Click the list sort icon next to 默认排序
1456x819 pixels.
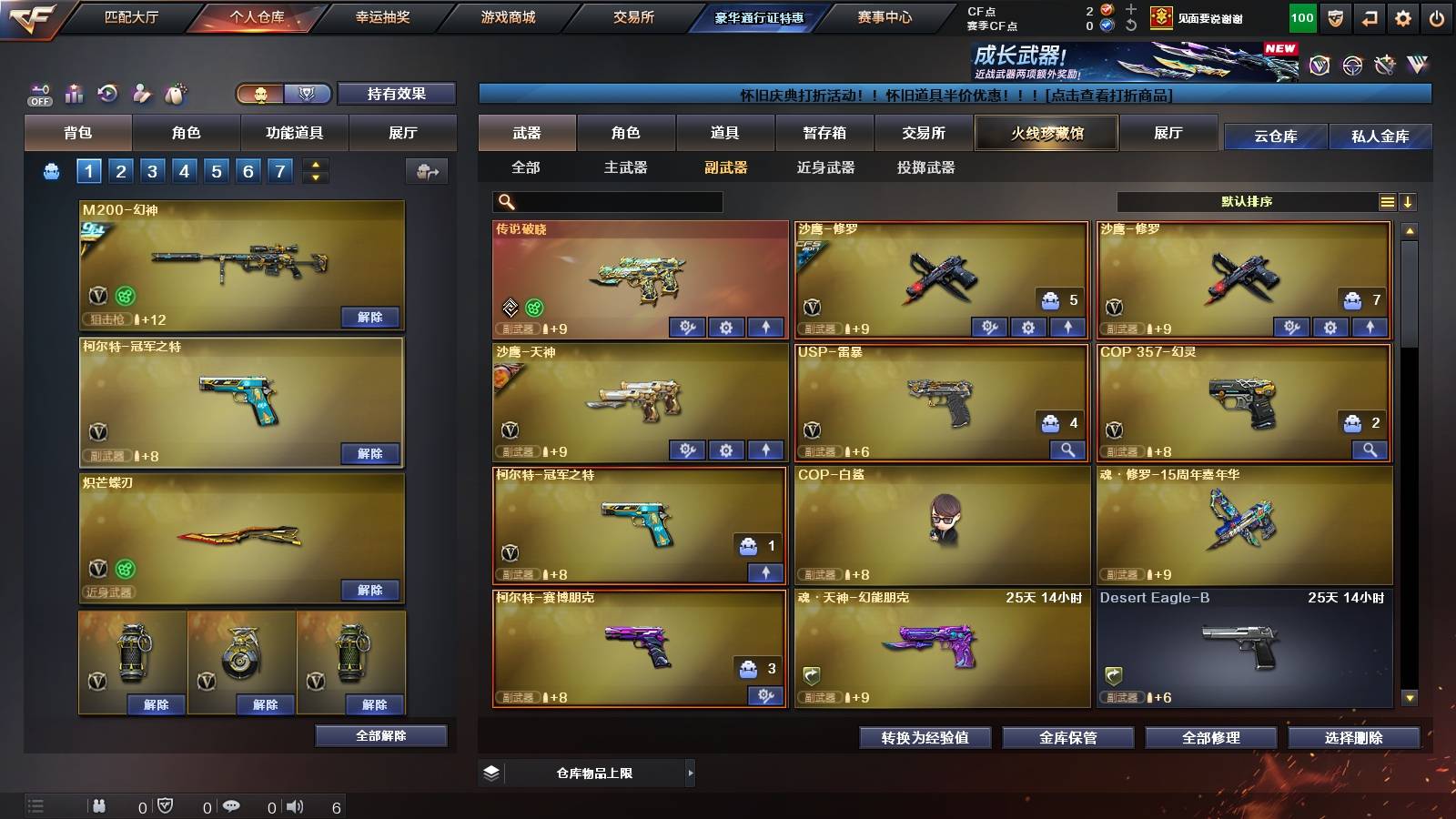click(x=1388, y=201)
